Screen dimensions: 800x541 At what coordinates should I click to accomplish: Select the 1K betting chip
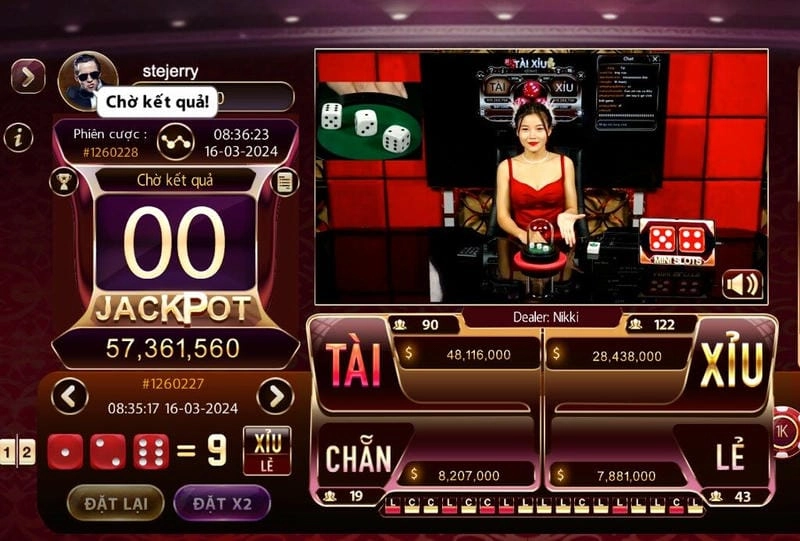tap(785, 431)
